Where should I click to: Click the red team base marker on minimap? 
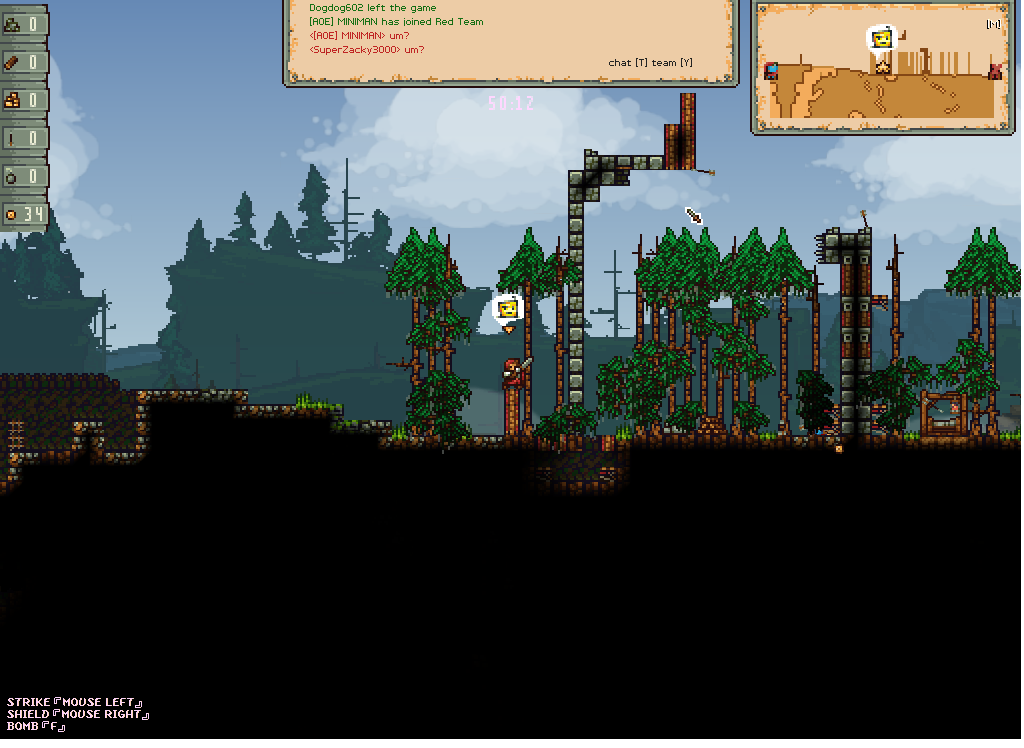995,71
